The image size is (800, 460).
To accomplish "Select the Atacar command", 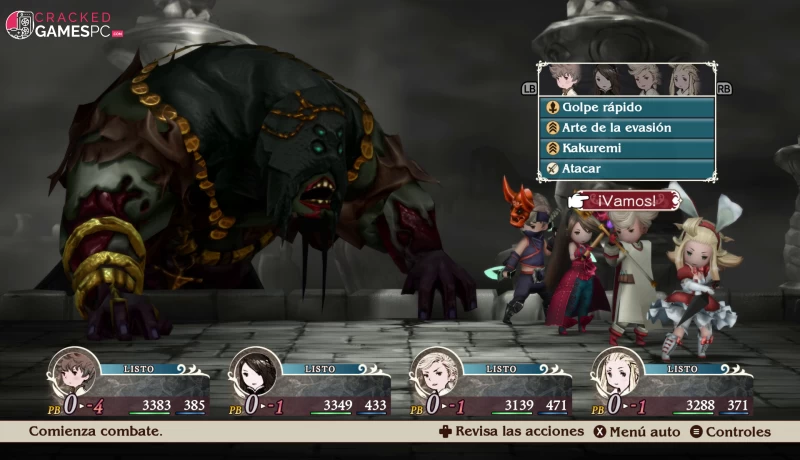I will click(627, 169).
